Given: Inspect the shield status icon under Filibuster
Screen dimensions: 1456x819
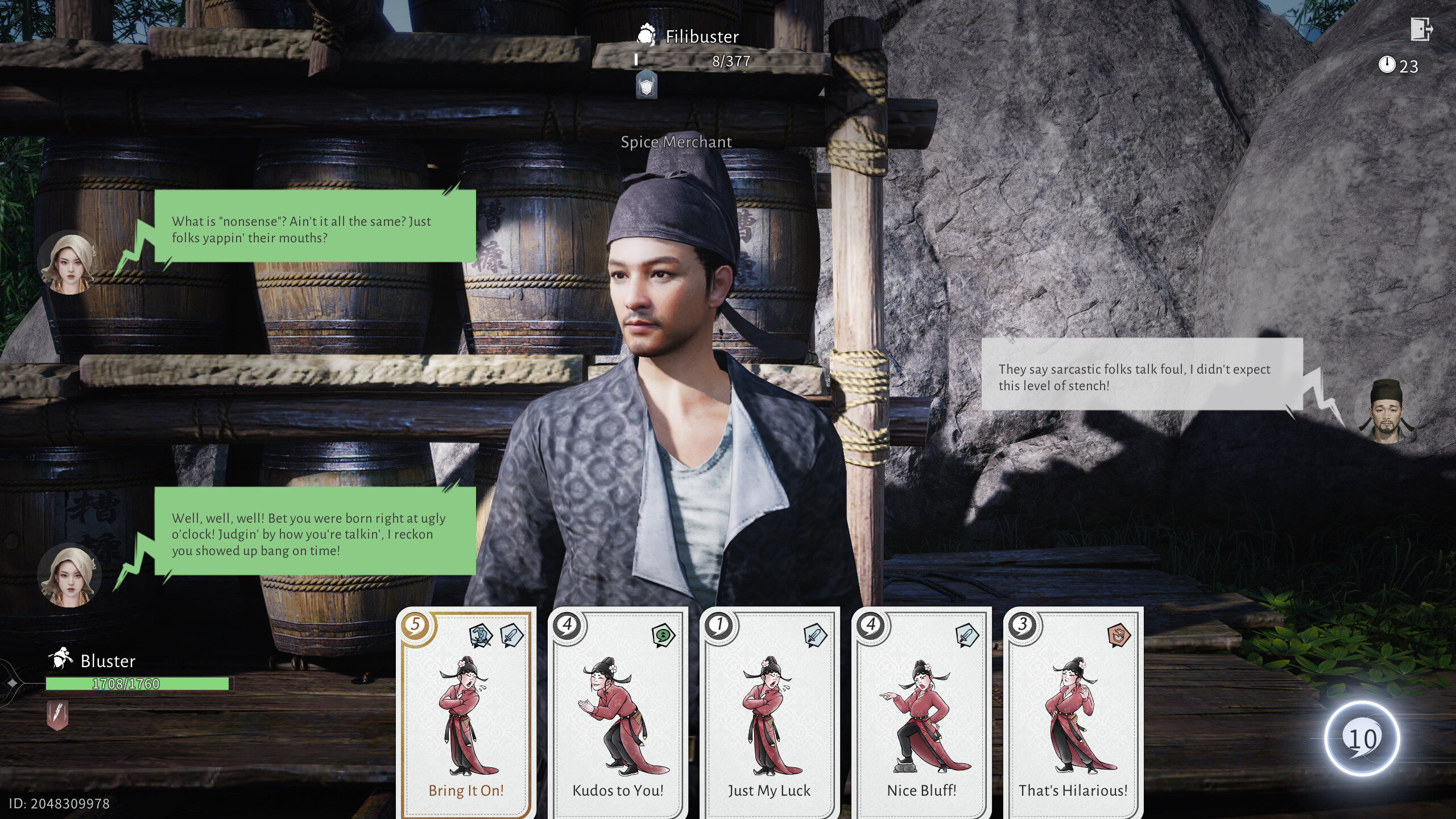Looking at the screenshot, I should [x=646, y=86].
